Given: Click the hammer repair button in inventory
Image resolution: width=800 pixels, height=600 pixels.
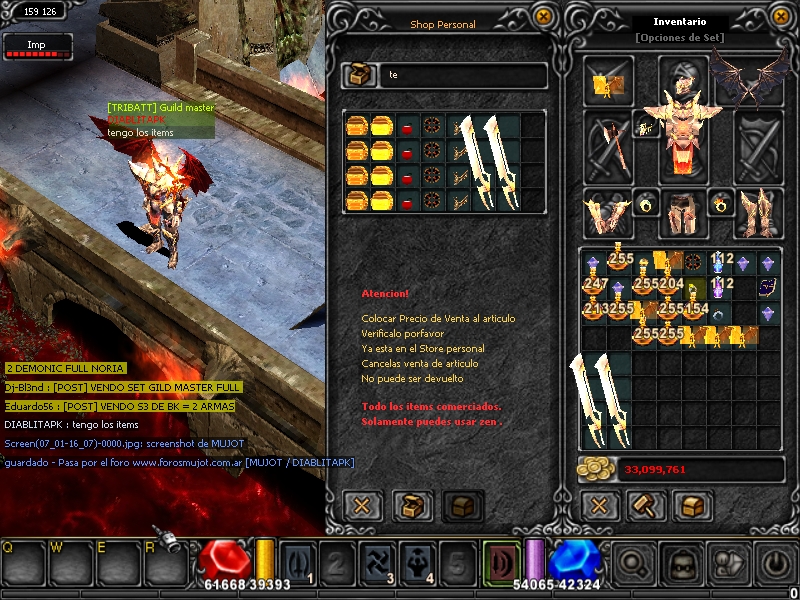Looking at the screenshot, I should coord(645,505).
